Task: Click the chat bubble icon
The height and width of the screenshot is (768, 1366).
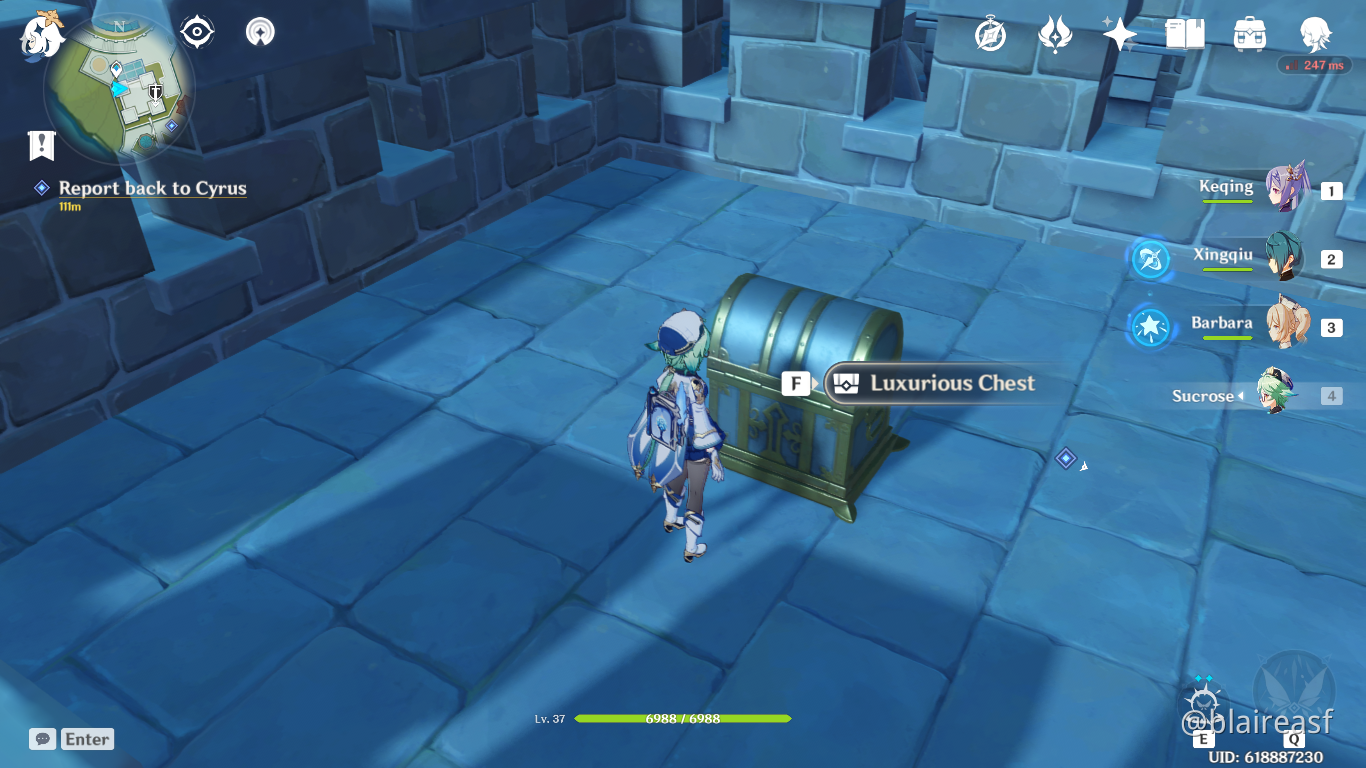Action: click(x=41, y=739)
